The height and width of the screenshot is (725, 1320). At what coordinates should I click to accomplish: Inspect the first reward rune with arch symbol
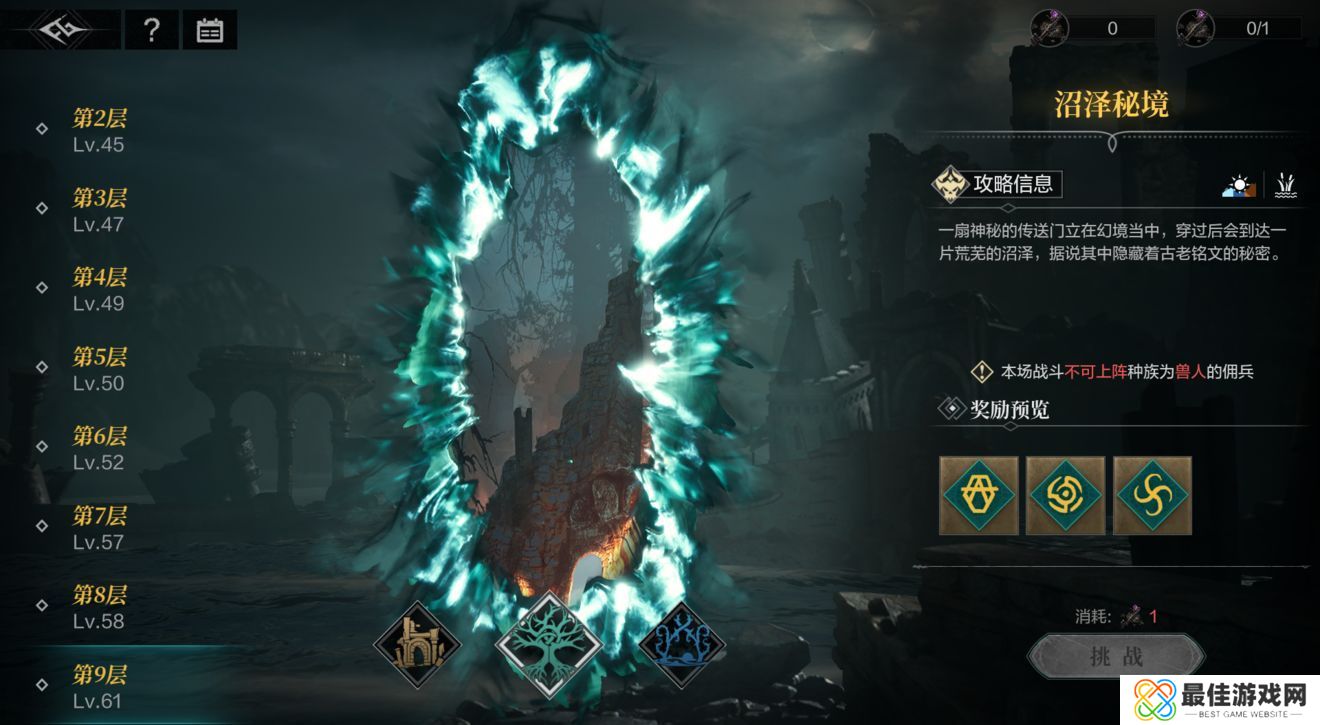point(979,495)
